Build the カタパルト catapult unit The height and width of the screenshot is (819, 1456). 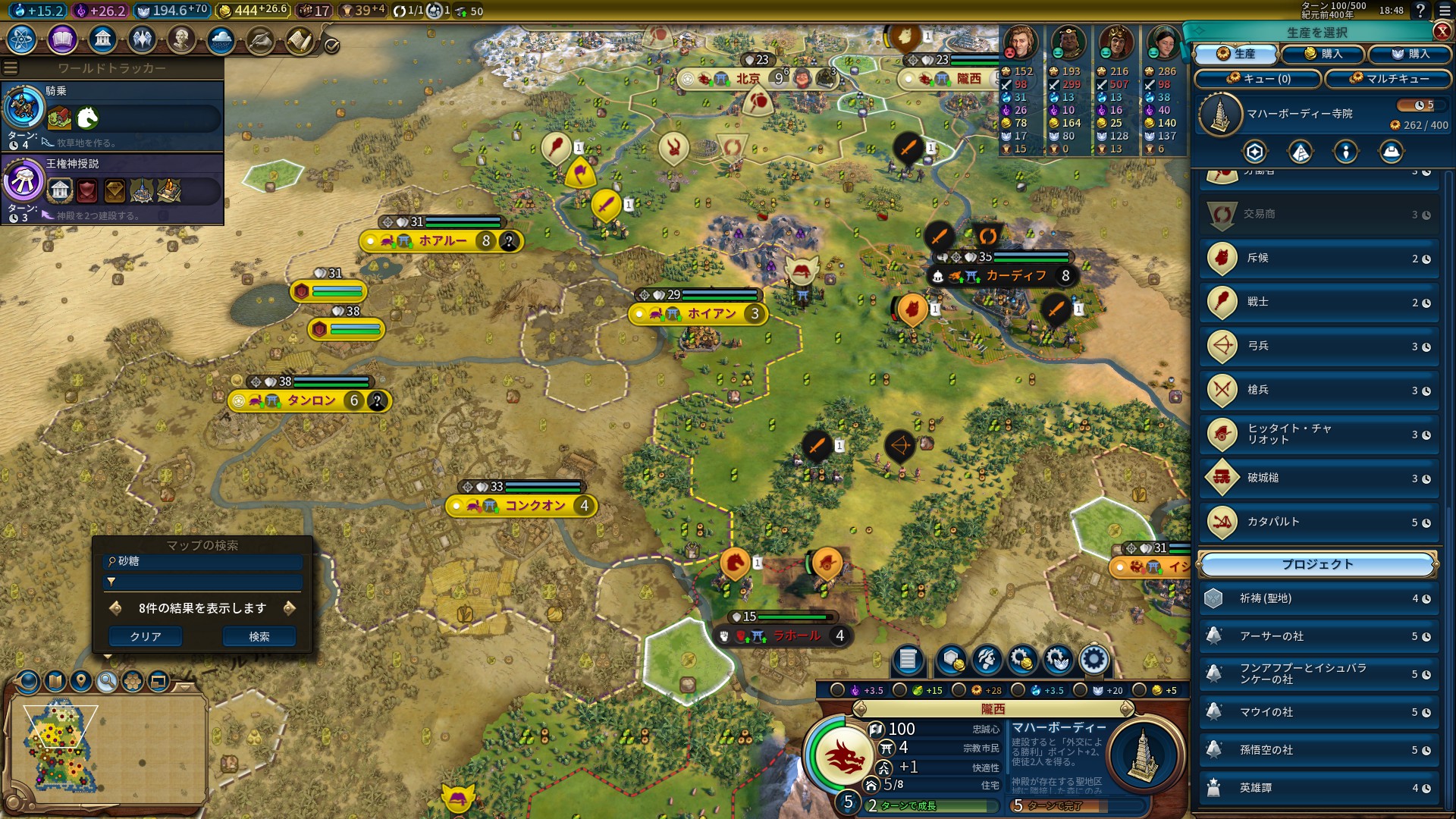point(1319,522)
